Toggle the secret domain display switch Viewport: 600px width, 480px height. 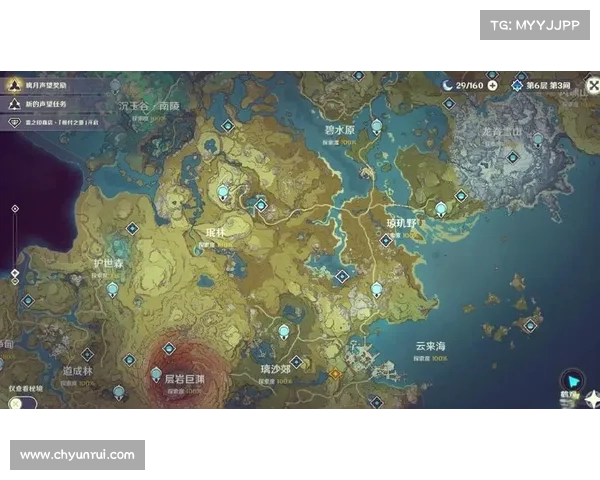pos(20,404)
